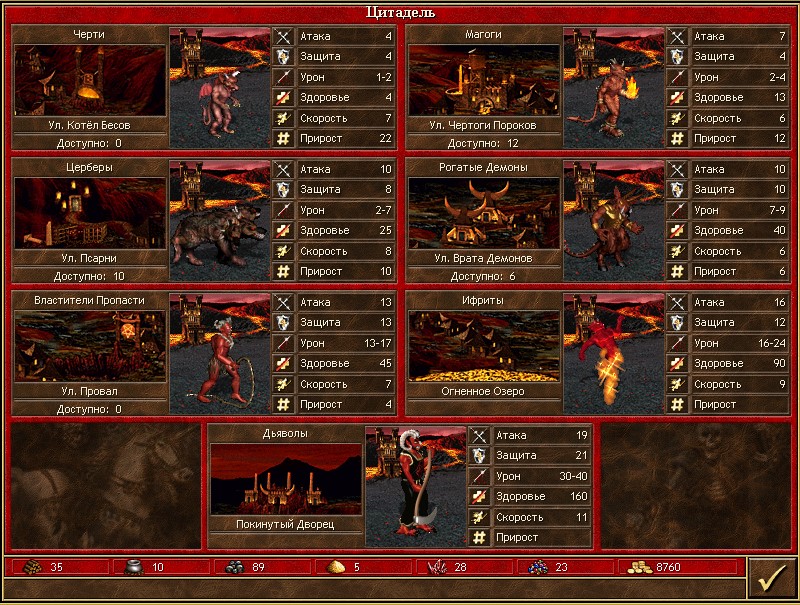Show the Ул. Провал dwelling picture

point(90,346)
